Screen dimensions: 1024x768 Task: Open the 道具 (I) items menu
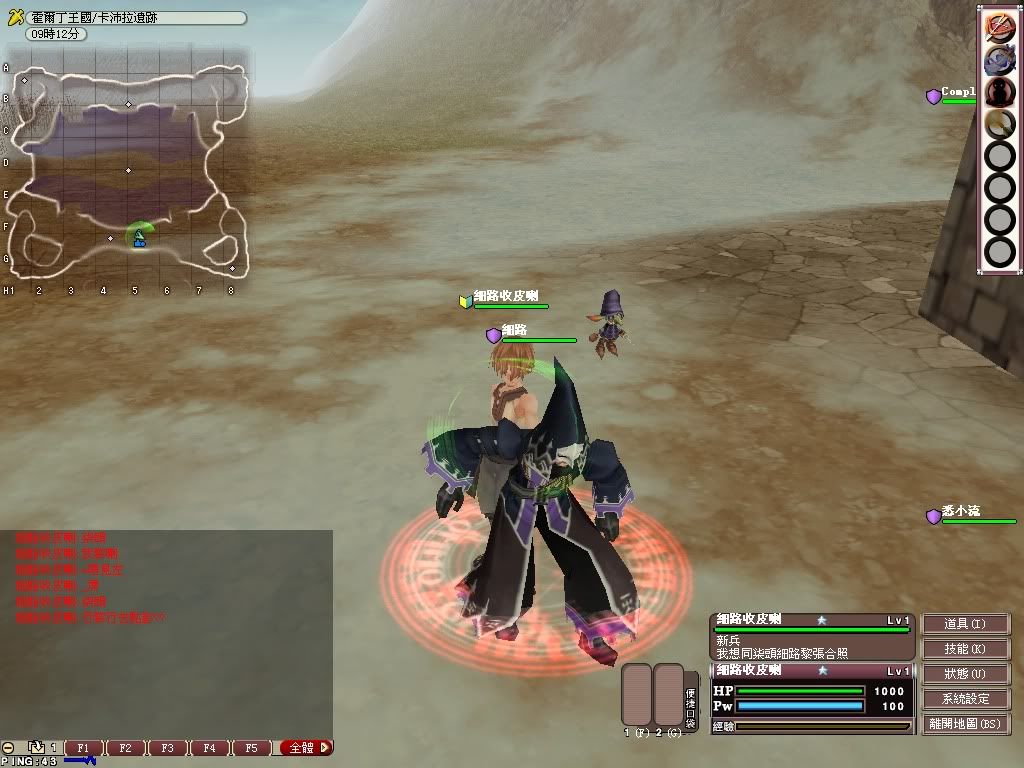coord(965,624)
